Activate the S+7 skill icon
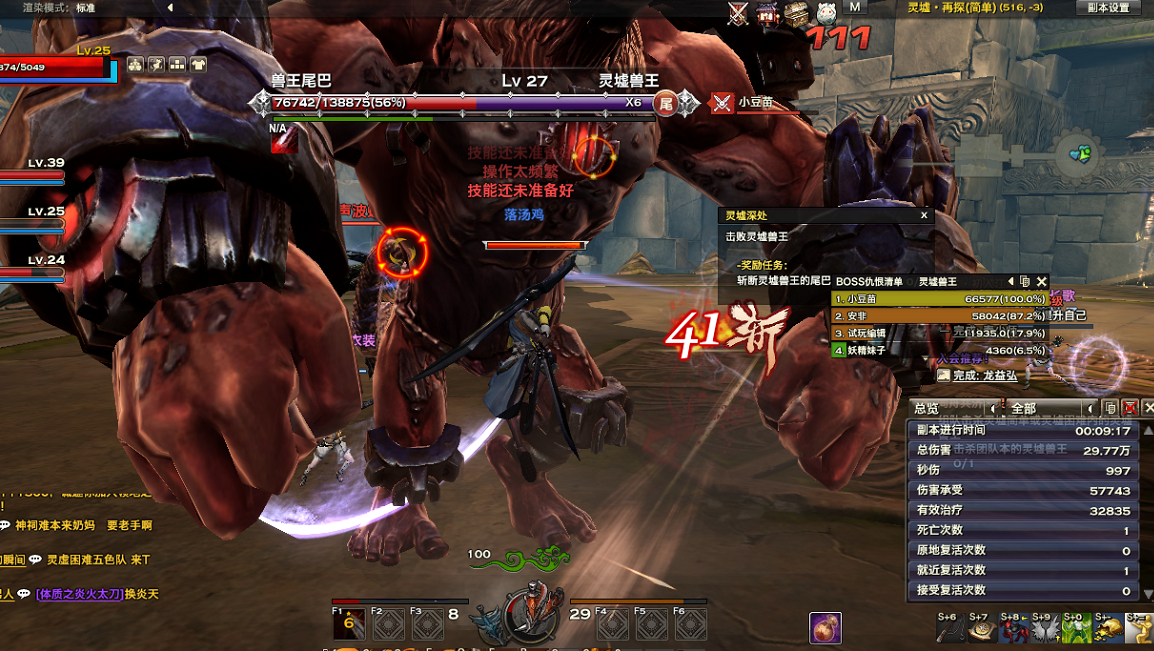This screenshot has height=651, width=1154. pyautogui.click(x=983, y=629)
